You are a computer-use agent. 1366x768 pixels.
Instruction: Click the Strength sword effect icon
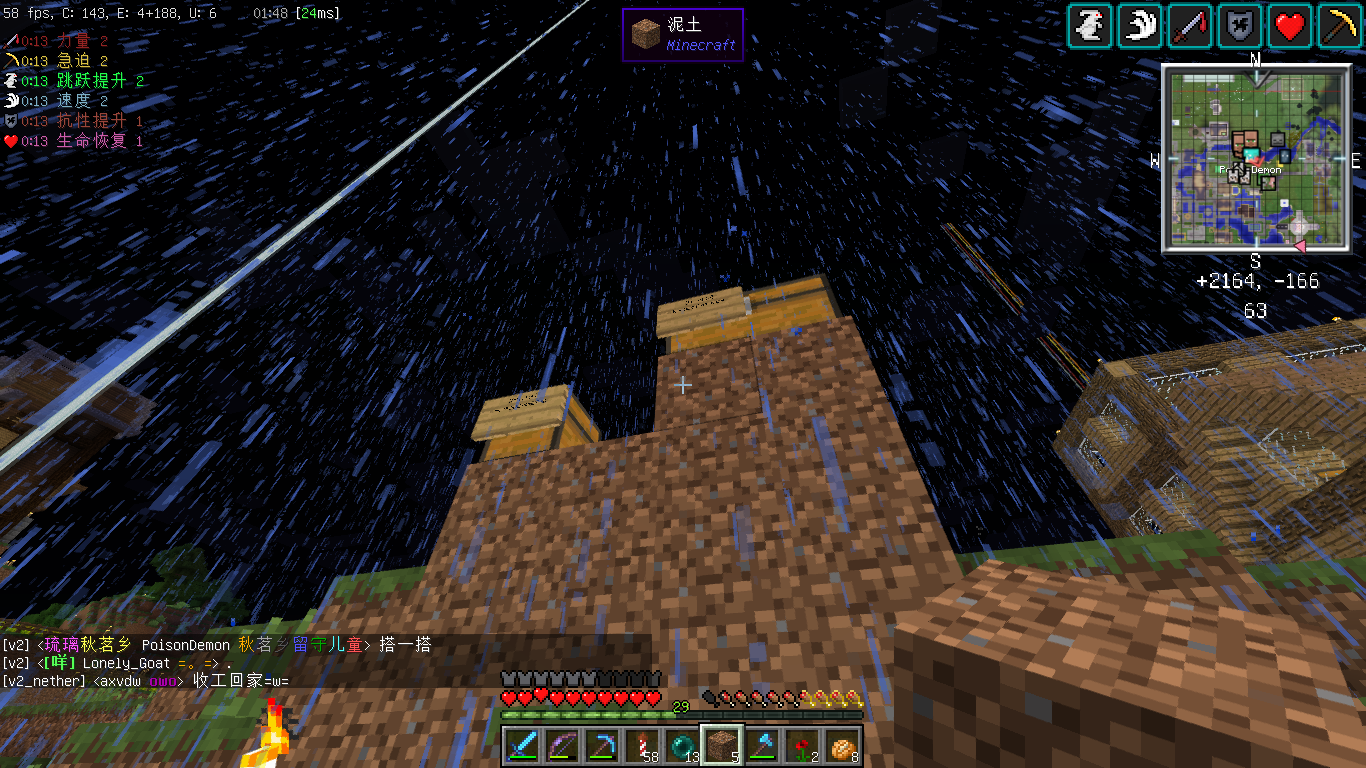pyautogui.click(x=1190, y=26)
